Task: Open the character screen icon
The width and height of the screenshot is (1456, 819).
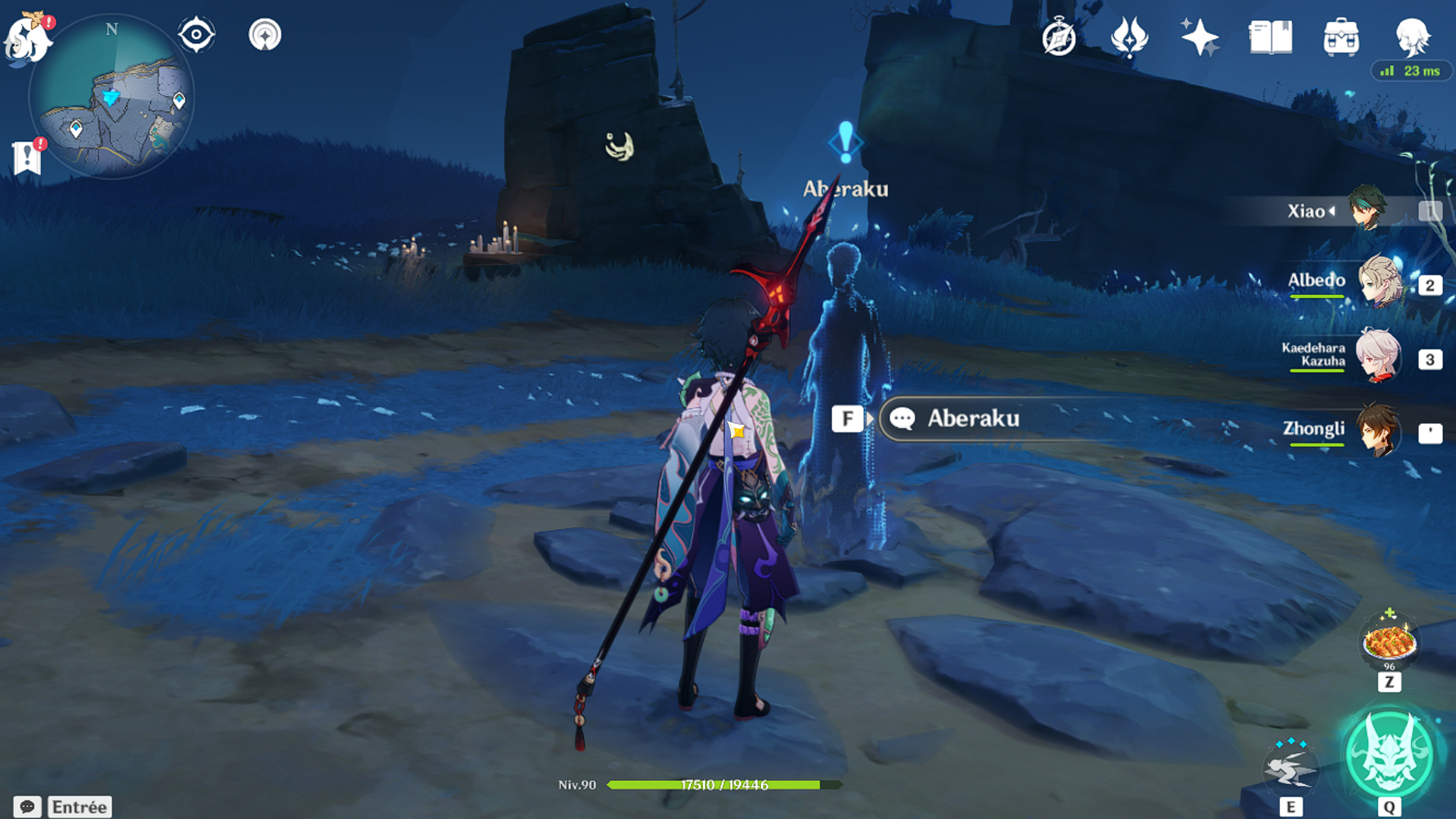Action: tap(1412, 37)
